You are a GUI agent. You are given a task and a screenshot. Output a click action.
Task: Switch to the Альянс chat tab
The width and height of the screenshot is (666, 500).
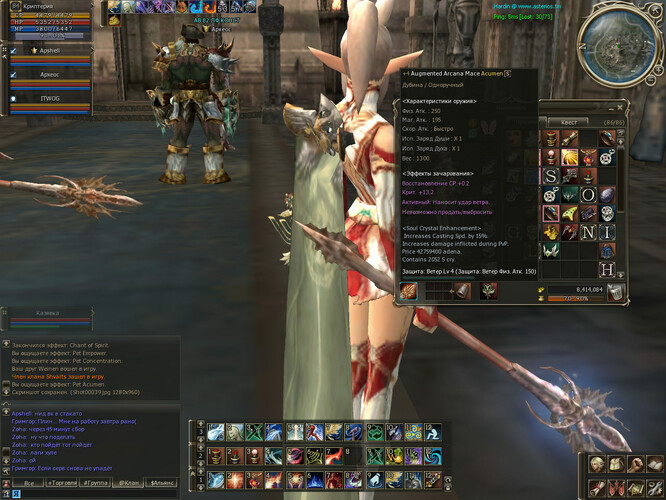pyautogui.click(x=163, y=483)
